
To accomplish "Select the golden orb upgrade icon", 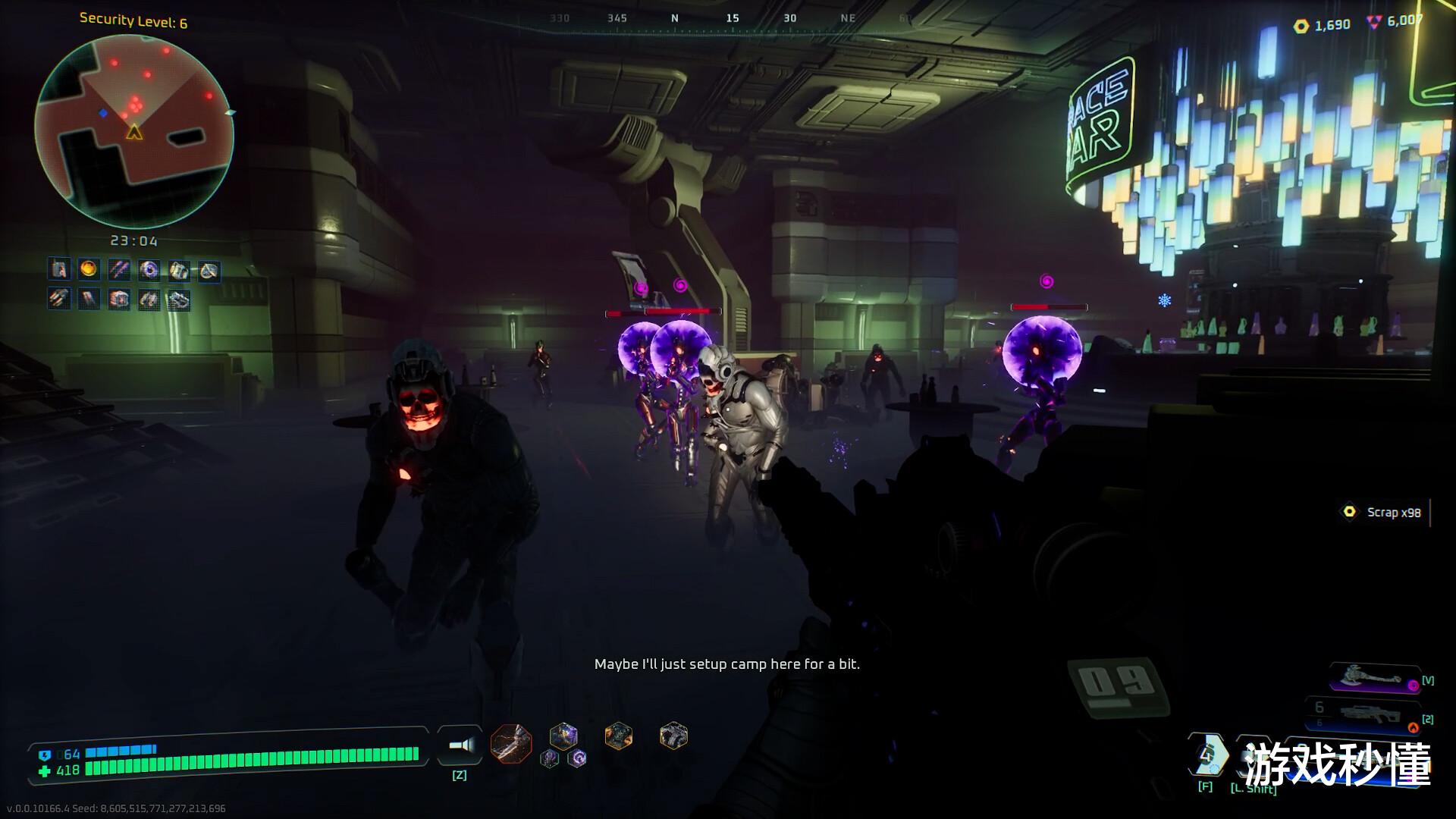I will 89,268.
